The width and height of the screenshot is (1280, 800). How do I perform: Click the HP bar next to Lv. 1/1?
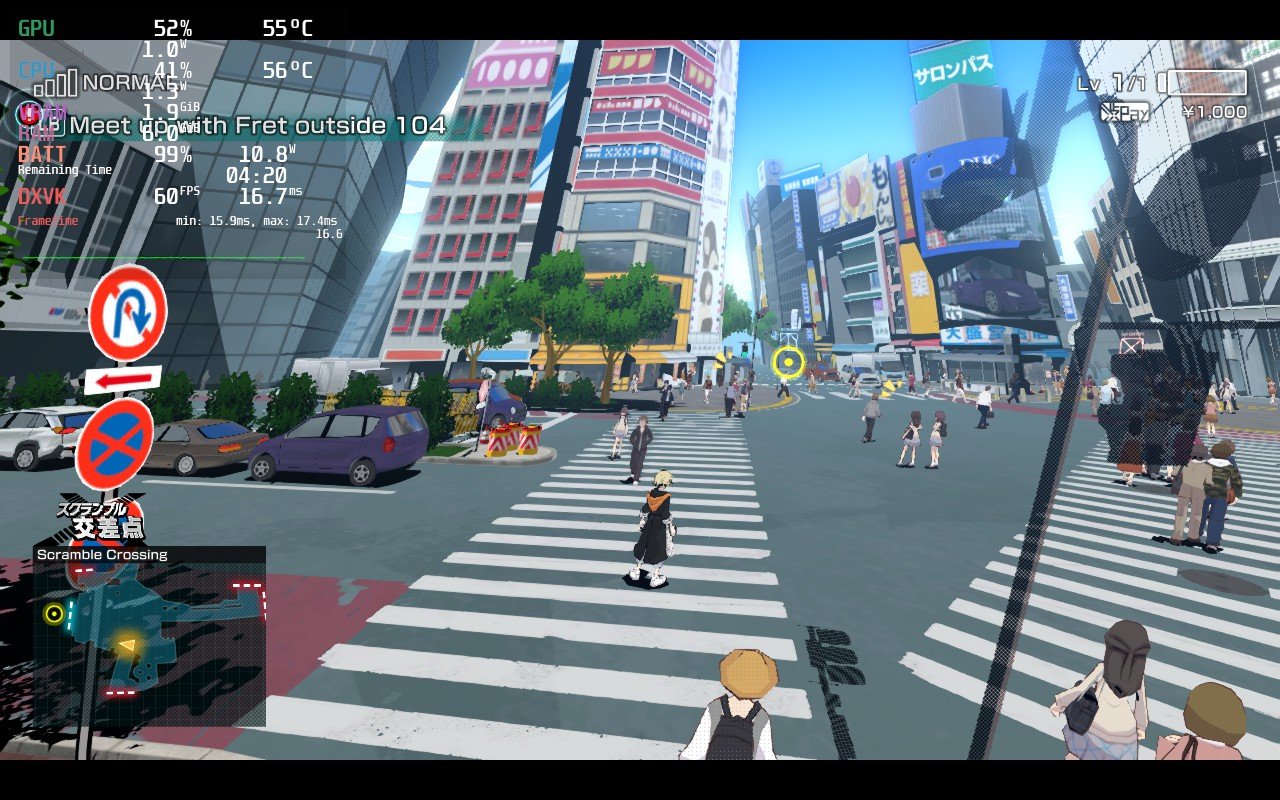click(1206, 82)
